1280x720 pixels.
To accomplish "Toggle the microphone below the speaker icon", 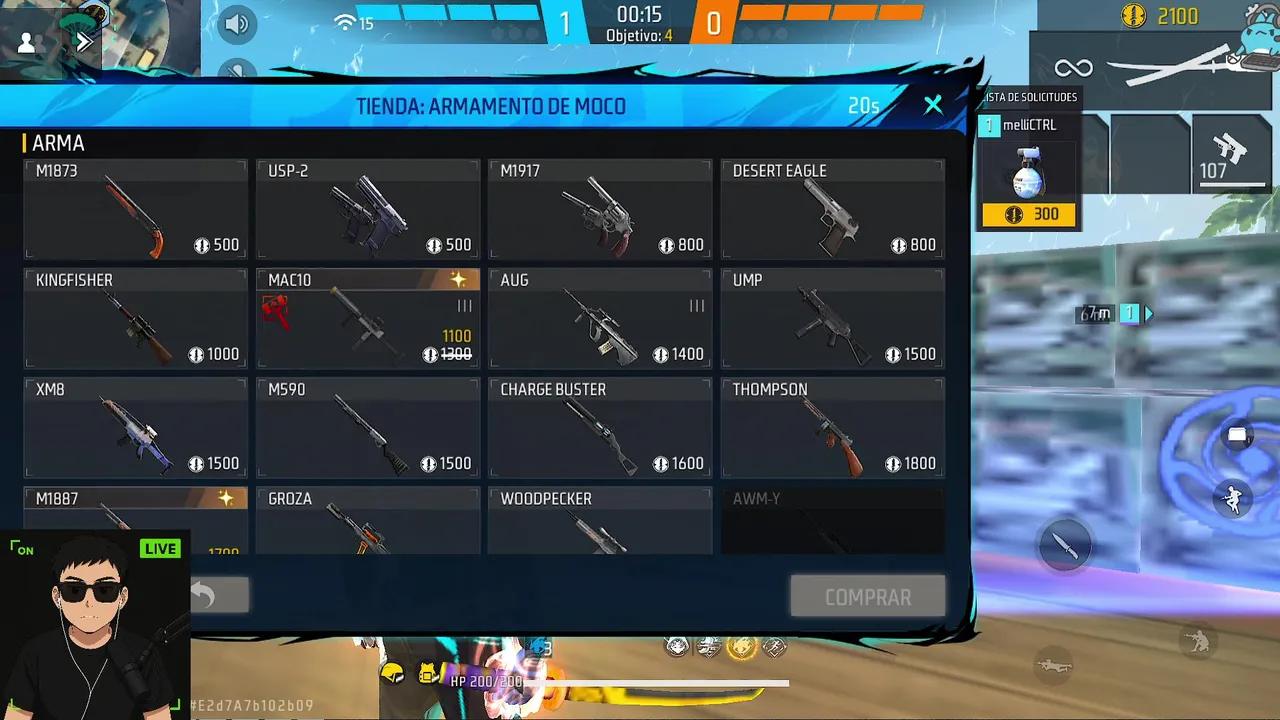I will coord(237,72).
